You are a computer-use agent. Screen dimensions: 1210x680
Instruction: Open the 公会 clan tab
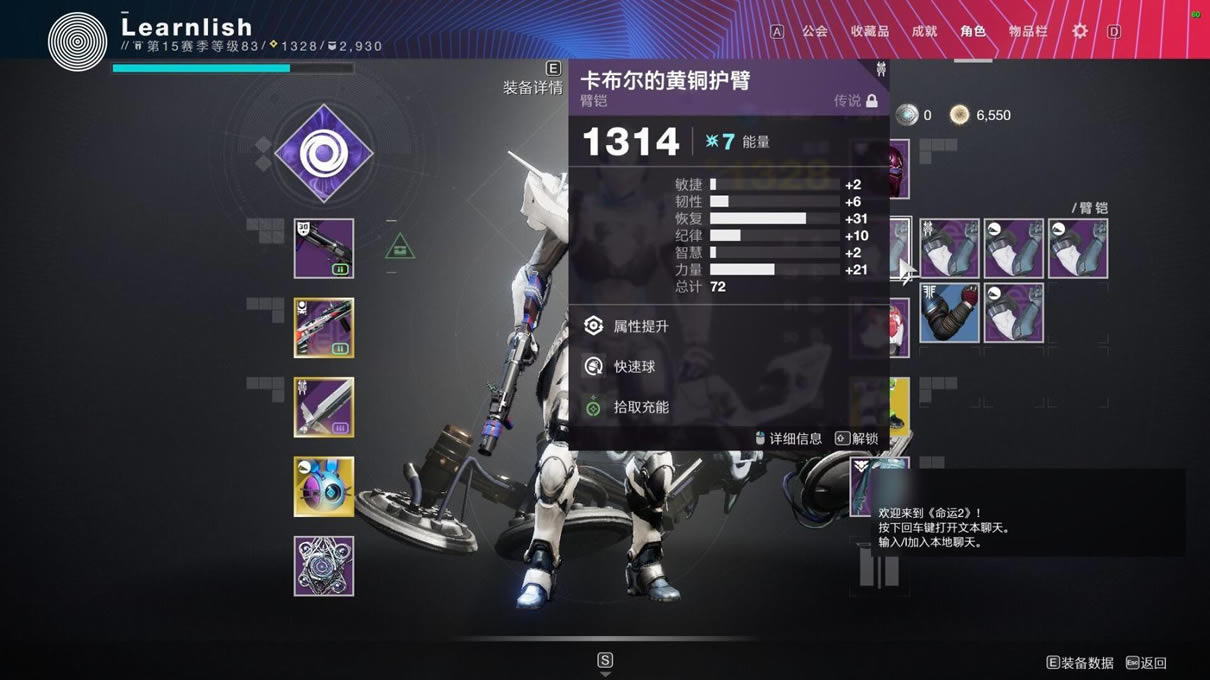815,31
